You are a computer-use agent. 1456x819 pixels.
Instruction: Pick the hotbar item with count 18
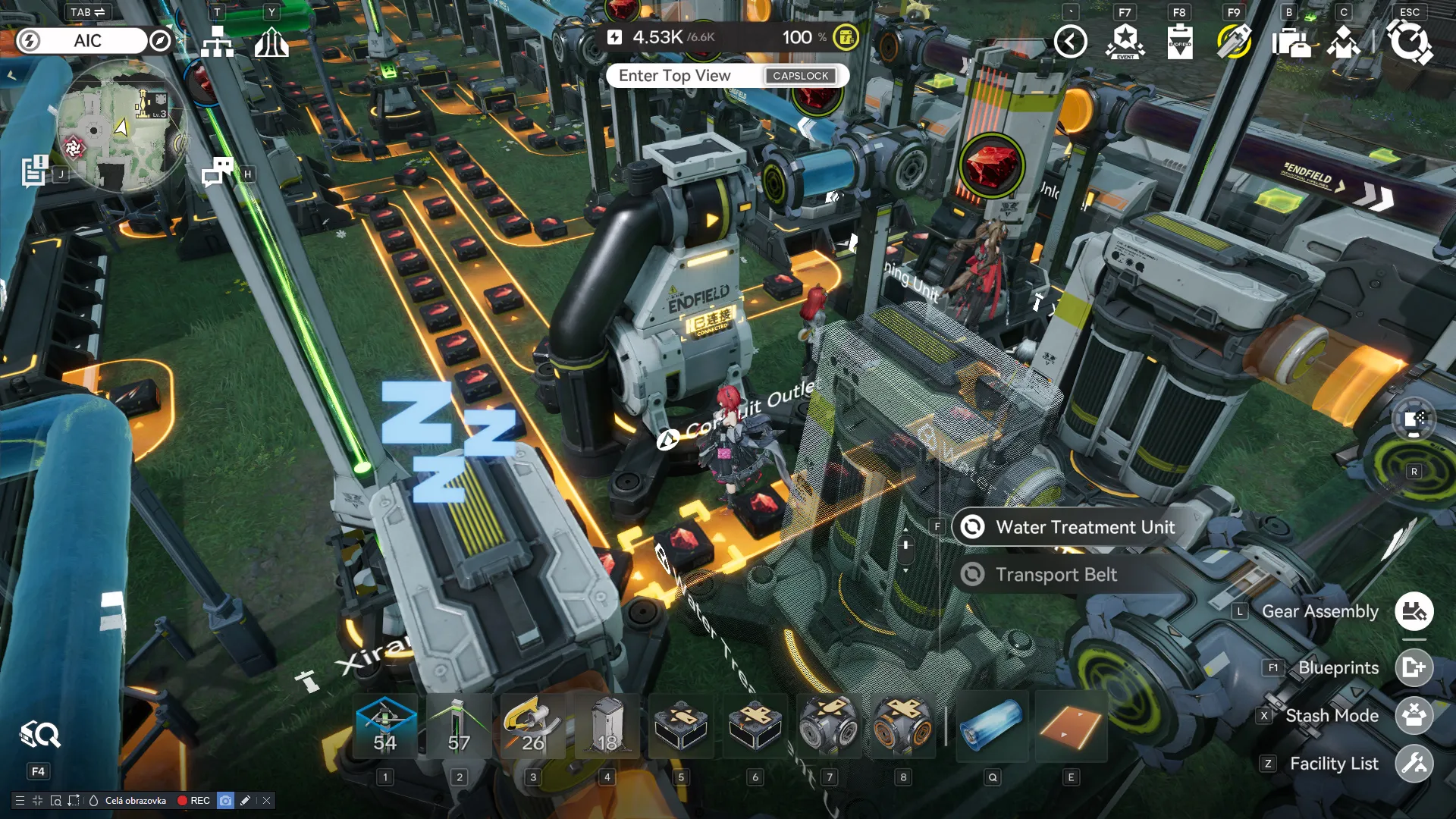click(x=607, y=726)
